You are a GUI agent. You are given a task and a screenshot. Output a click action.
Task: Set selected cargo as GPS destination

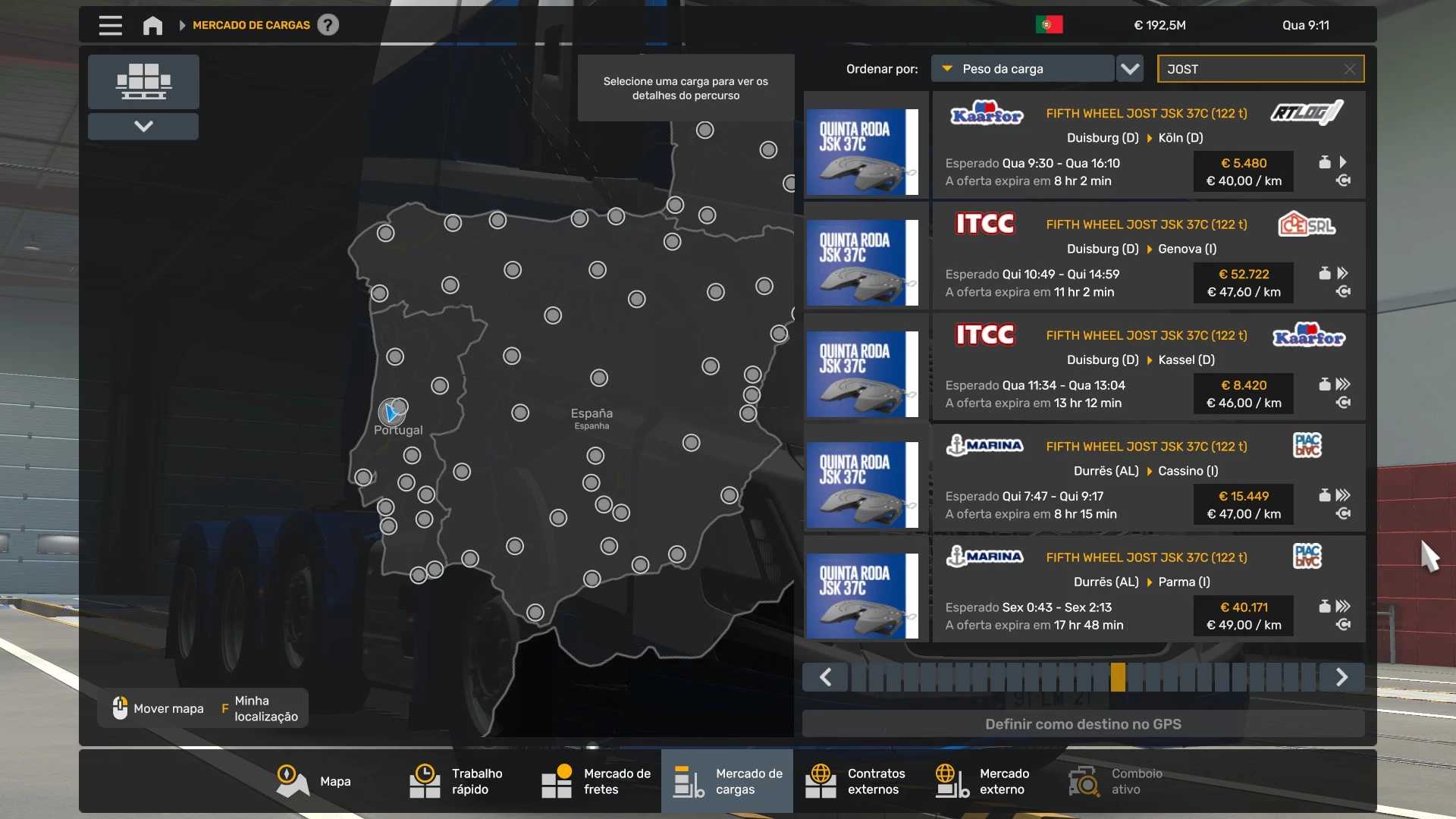(1083, 724)
